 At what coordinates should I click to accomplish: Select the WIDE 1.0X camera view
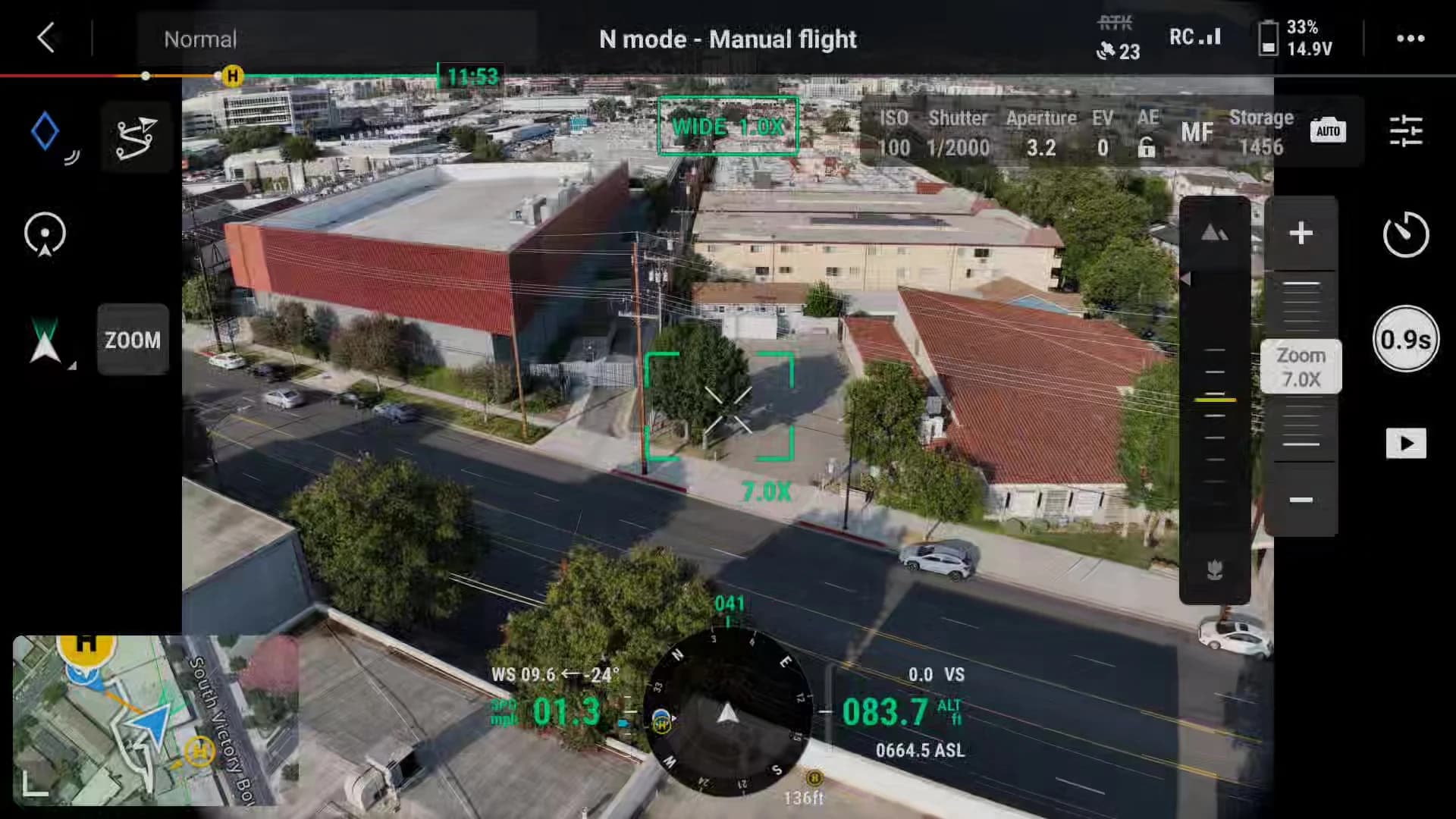click(x=727, y=126)
